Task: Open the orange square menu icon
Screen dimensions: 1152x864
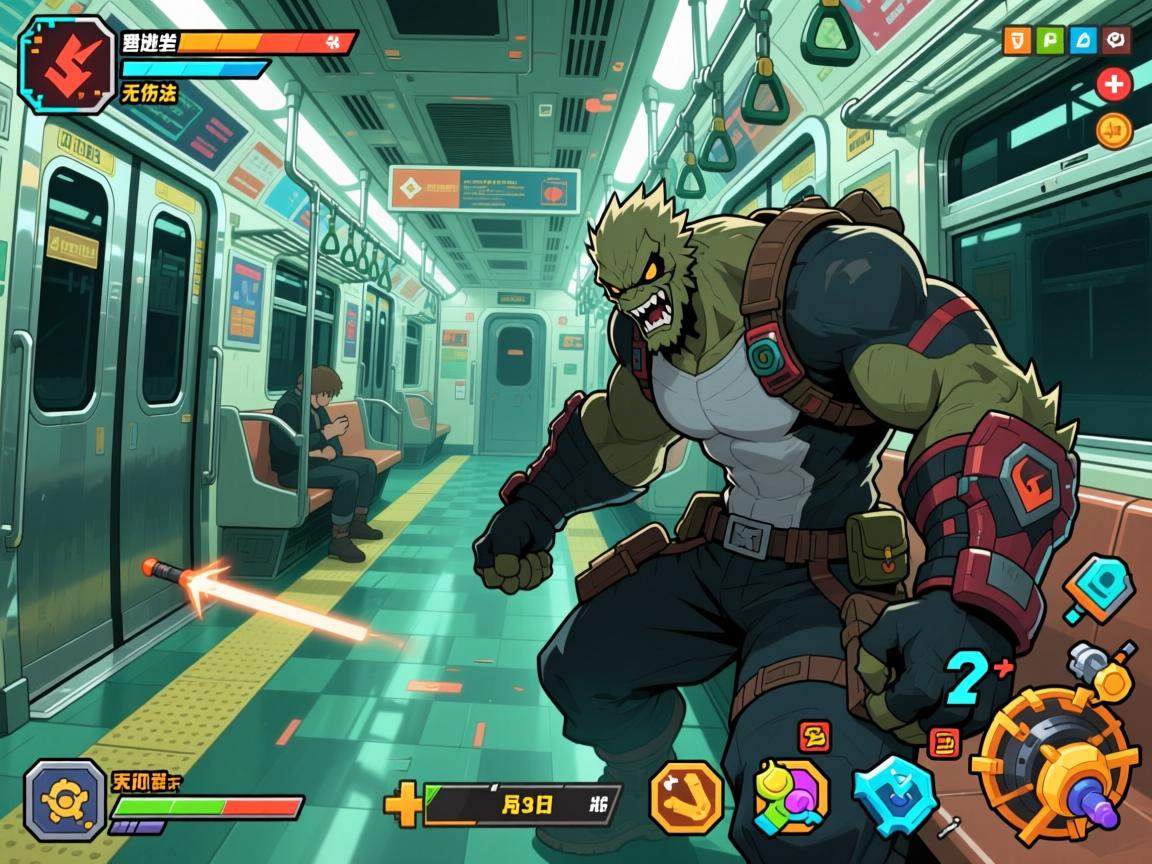Action: (1016, 41)
